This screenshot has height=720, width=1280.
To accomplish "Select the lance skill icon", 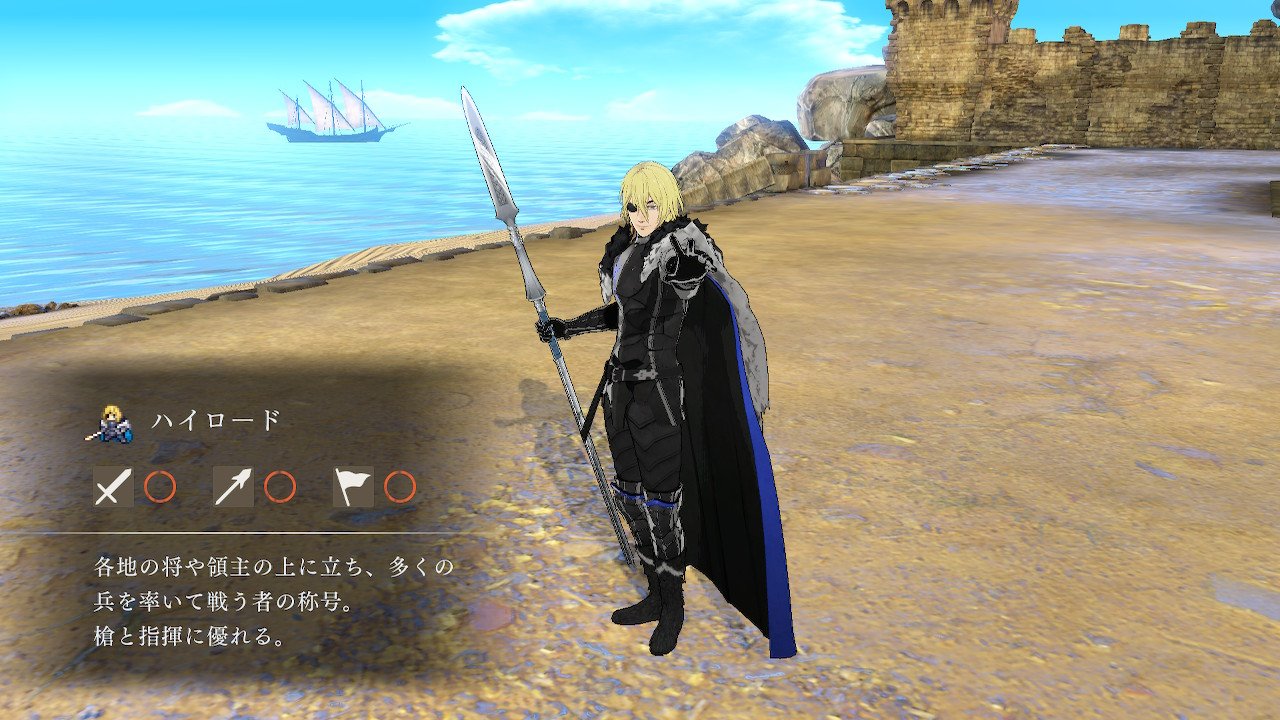I will tap(233, 487).
